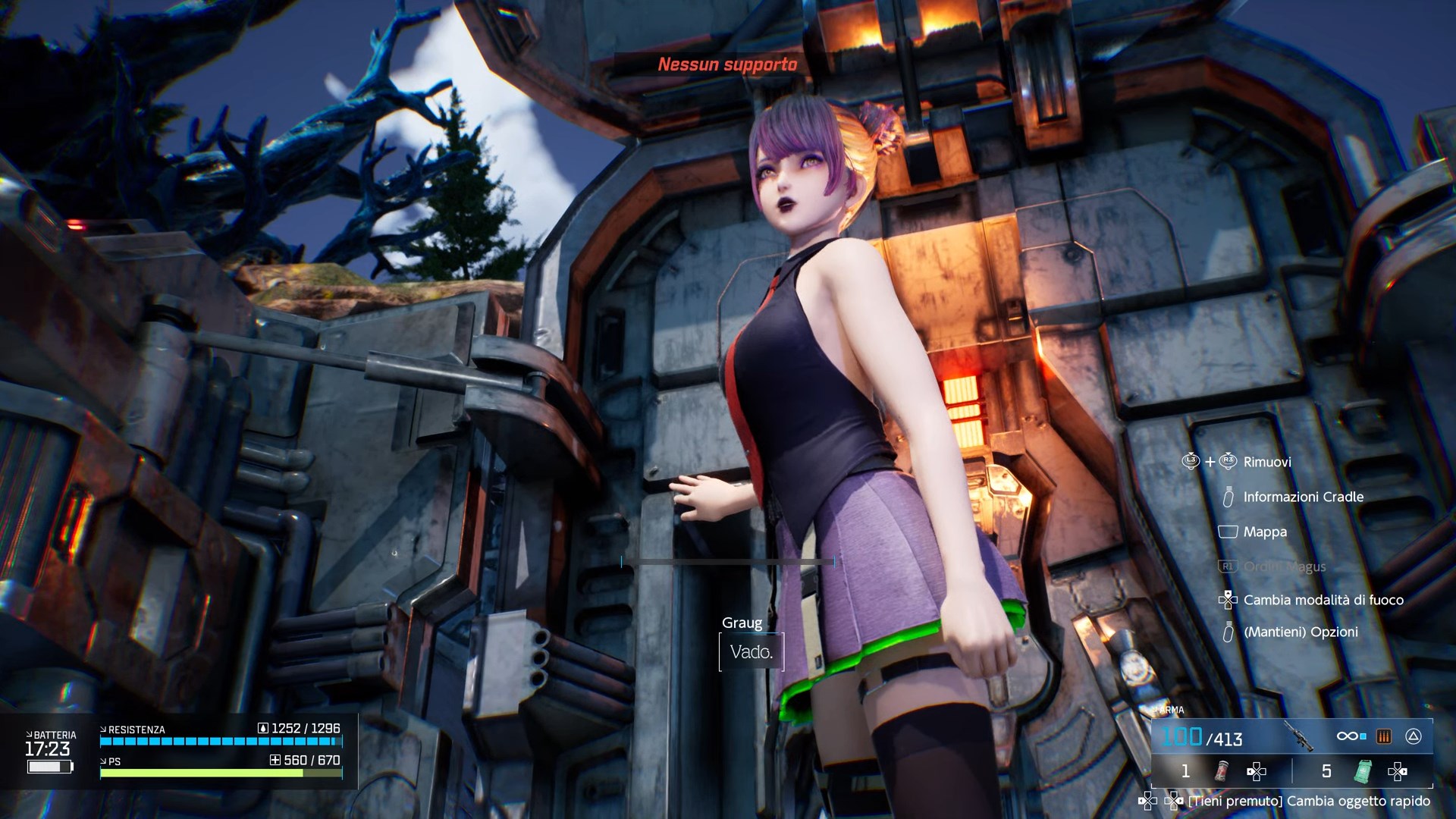Use the red canister quick item
1456x819 pixels.
point(1222,771)
